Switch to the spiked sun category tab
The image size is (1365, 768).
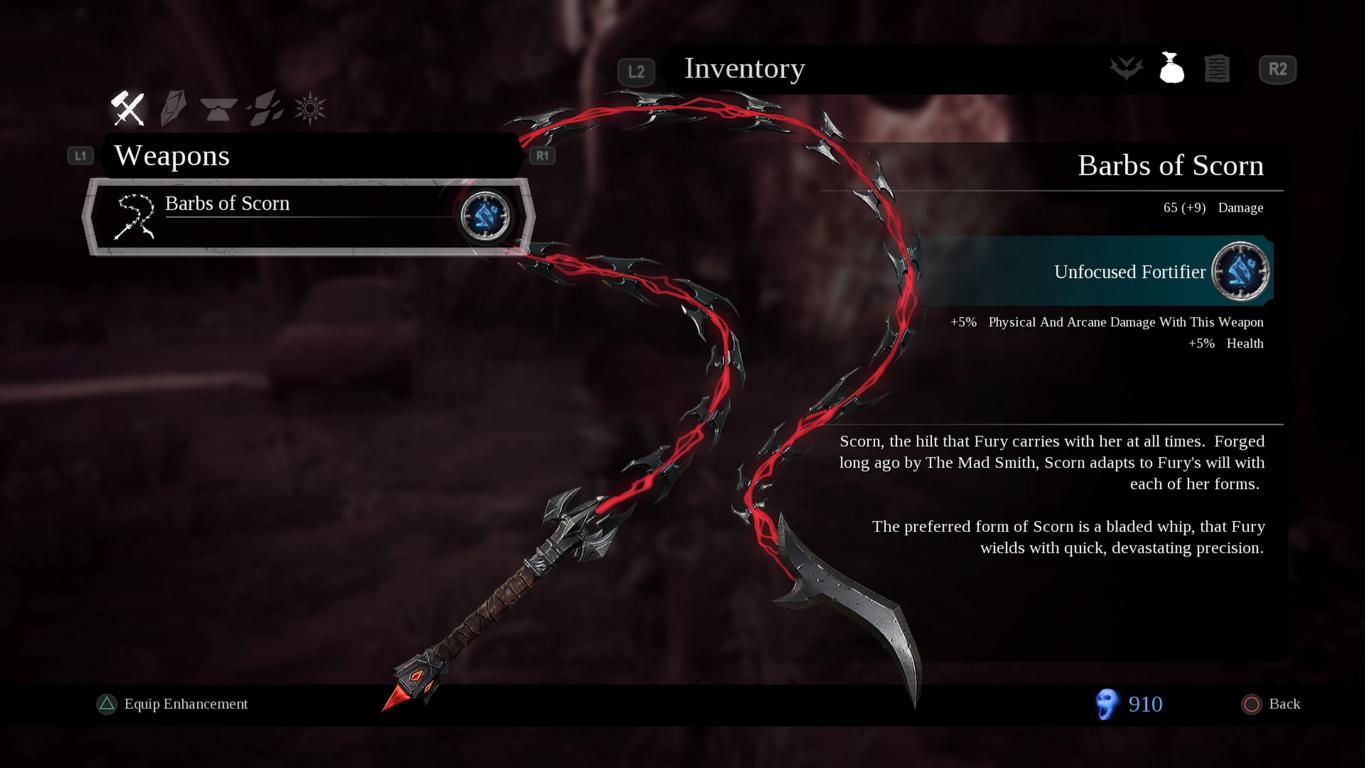pos(310,108)
